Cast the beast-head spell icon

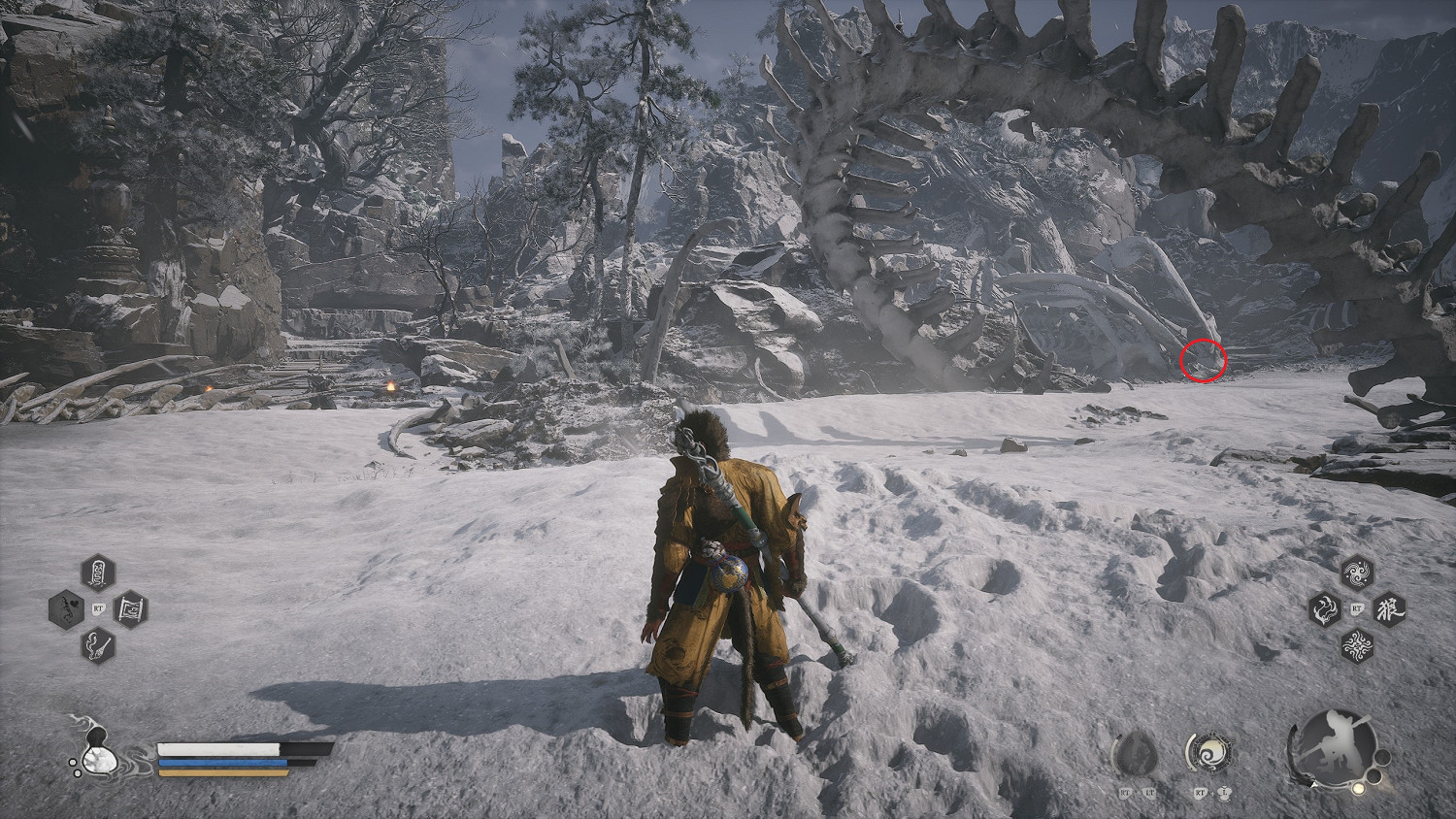[x=1324, y=609]
